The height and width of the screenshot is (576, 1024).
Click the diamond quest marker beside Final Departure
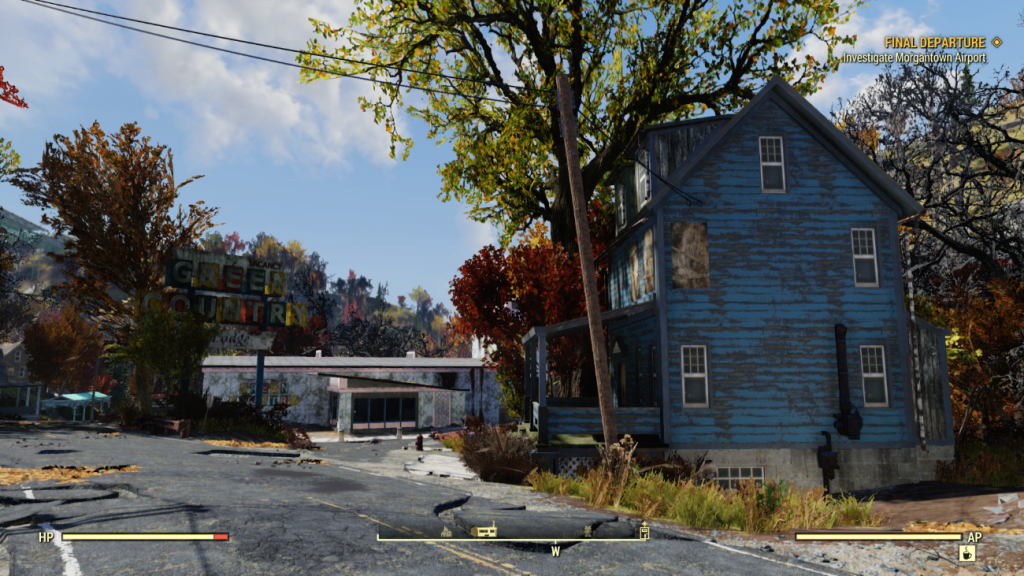996,42
